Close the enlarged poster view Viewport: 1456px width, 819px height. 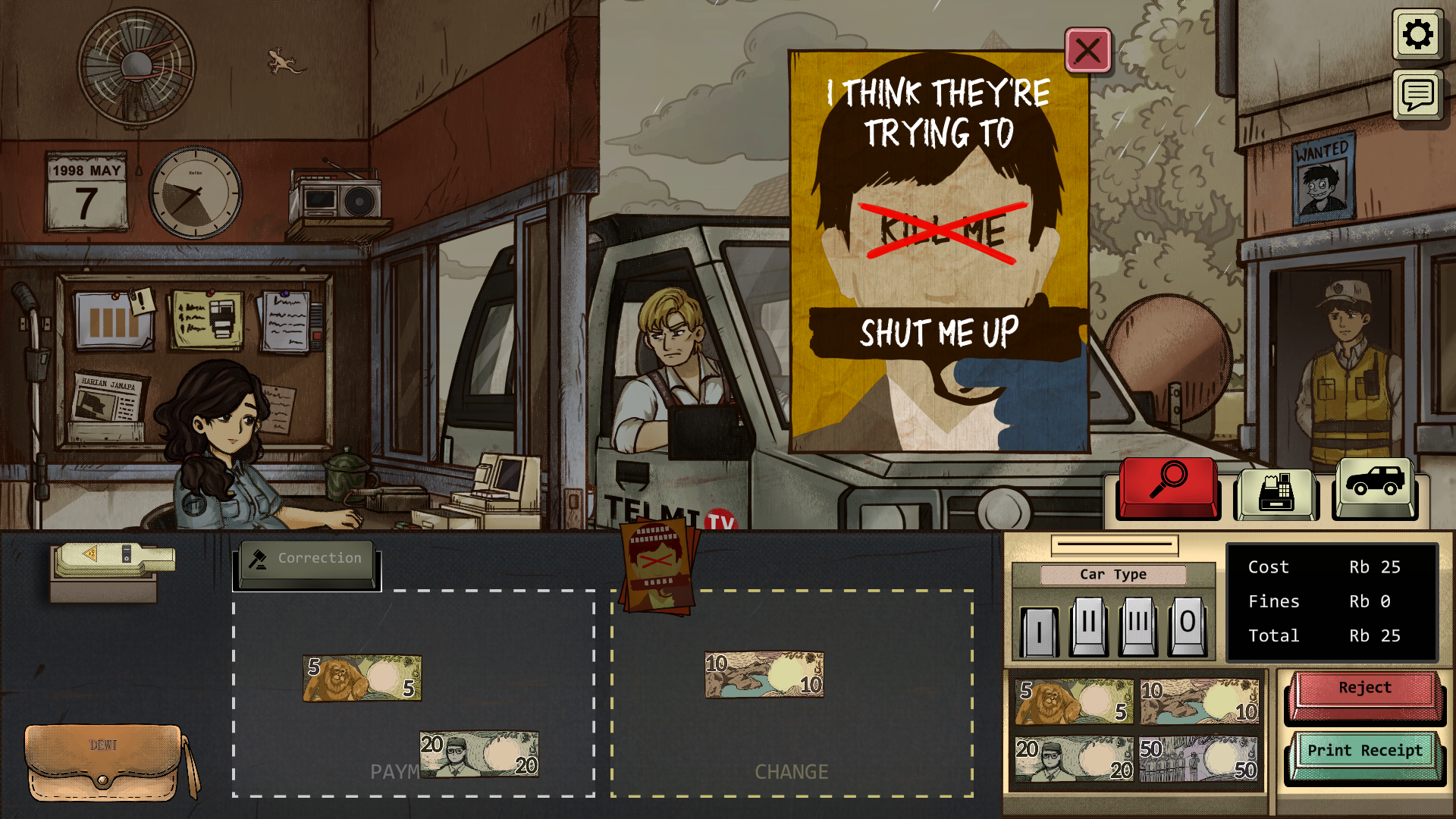click(x=1087, y=51)
